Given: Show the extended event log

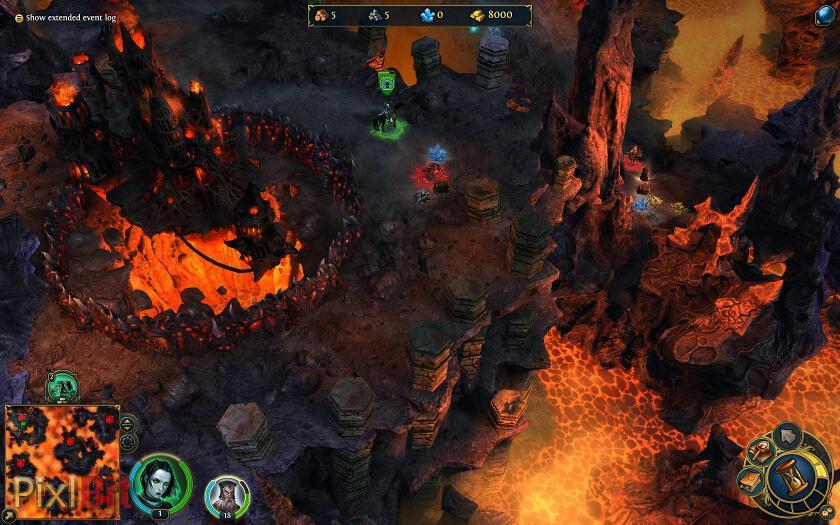Looking at the screenshot, I should point(19,18).
